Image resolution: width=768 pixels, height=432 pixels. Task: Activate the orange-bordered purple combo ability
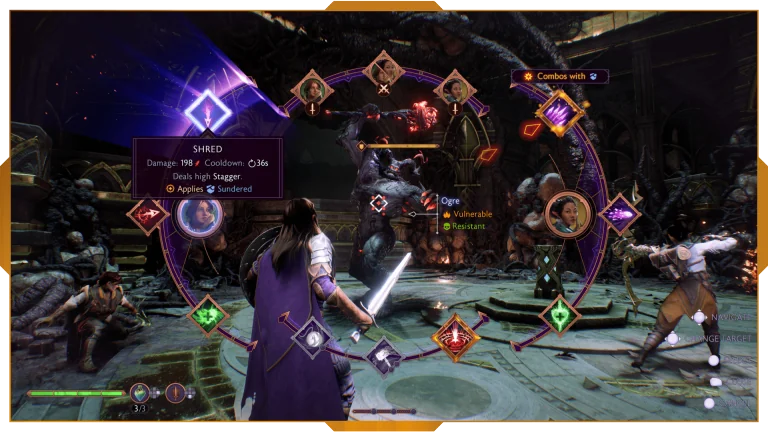pyautogui.click(x=558, y=113)
